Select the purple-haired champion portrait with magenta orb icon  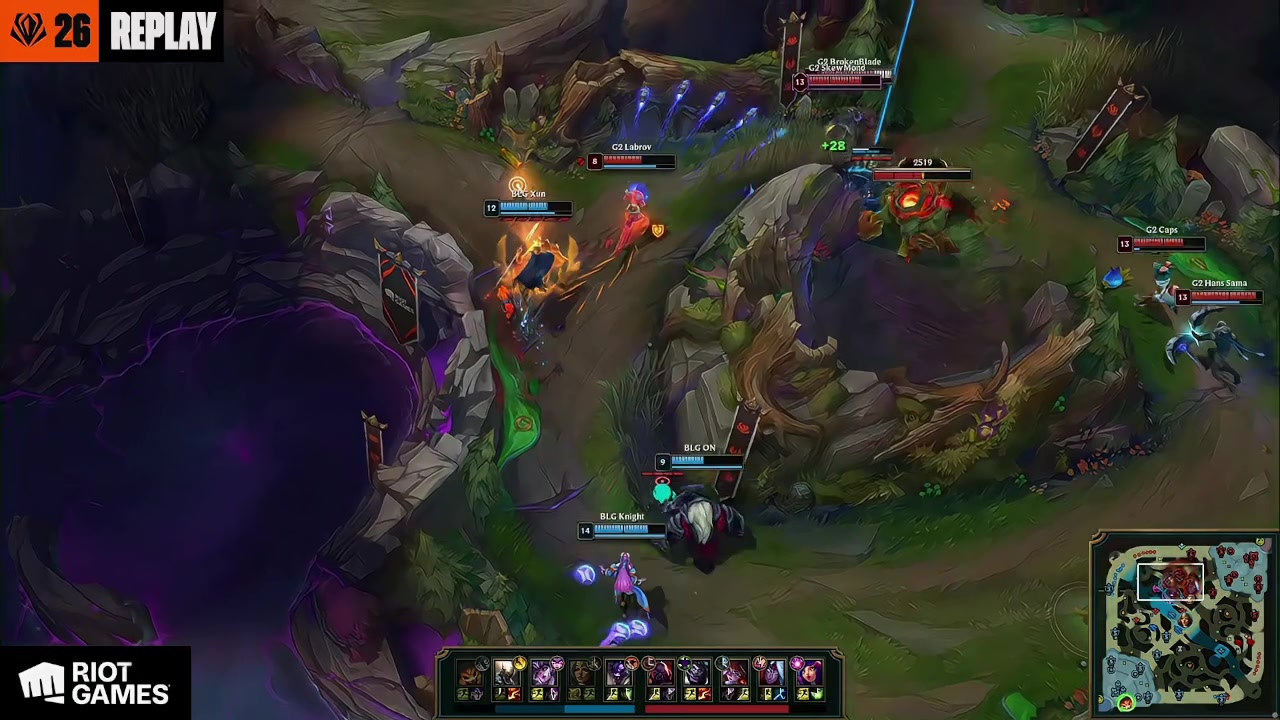tap(808, 672)
